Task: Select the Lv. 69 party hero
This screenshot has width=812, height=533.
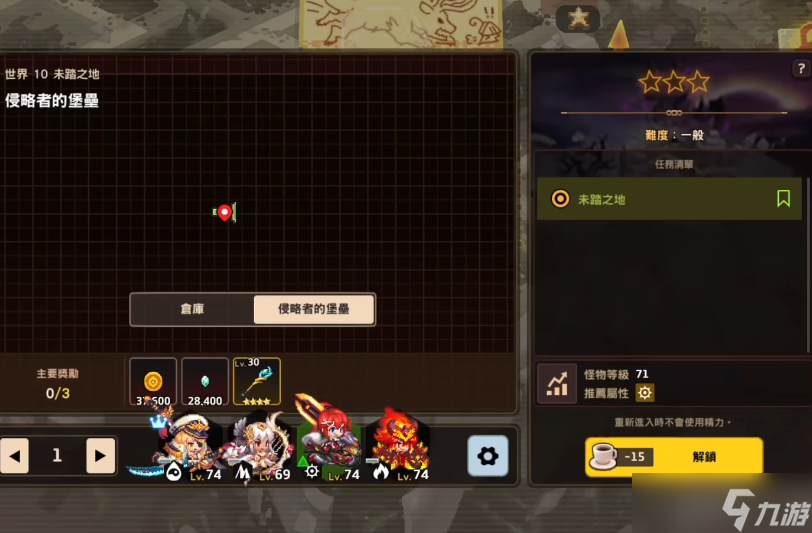Action: [259, 447]
